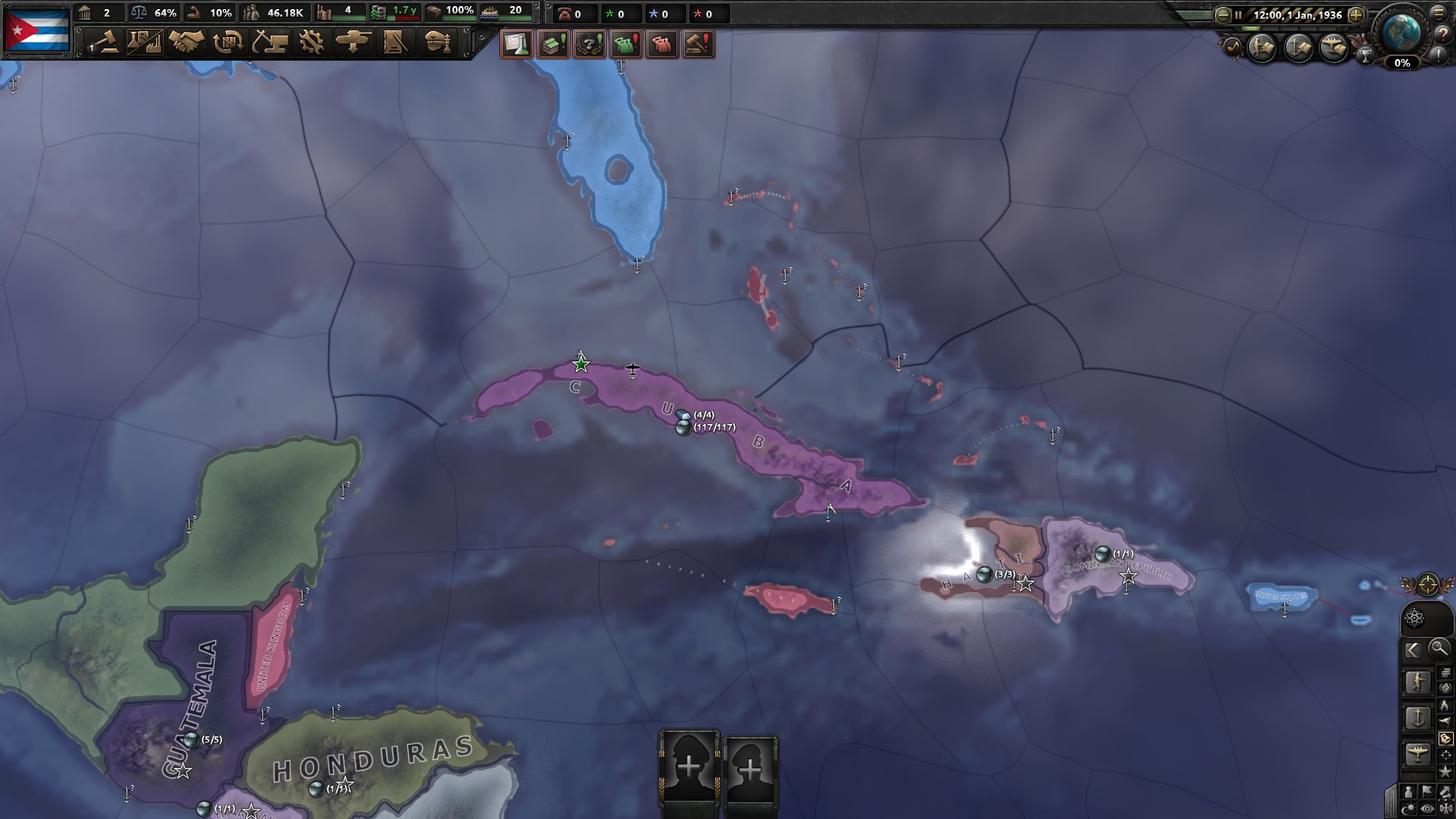Open the Deployment tank icon

(356, 43)
